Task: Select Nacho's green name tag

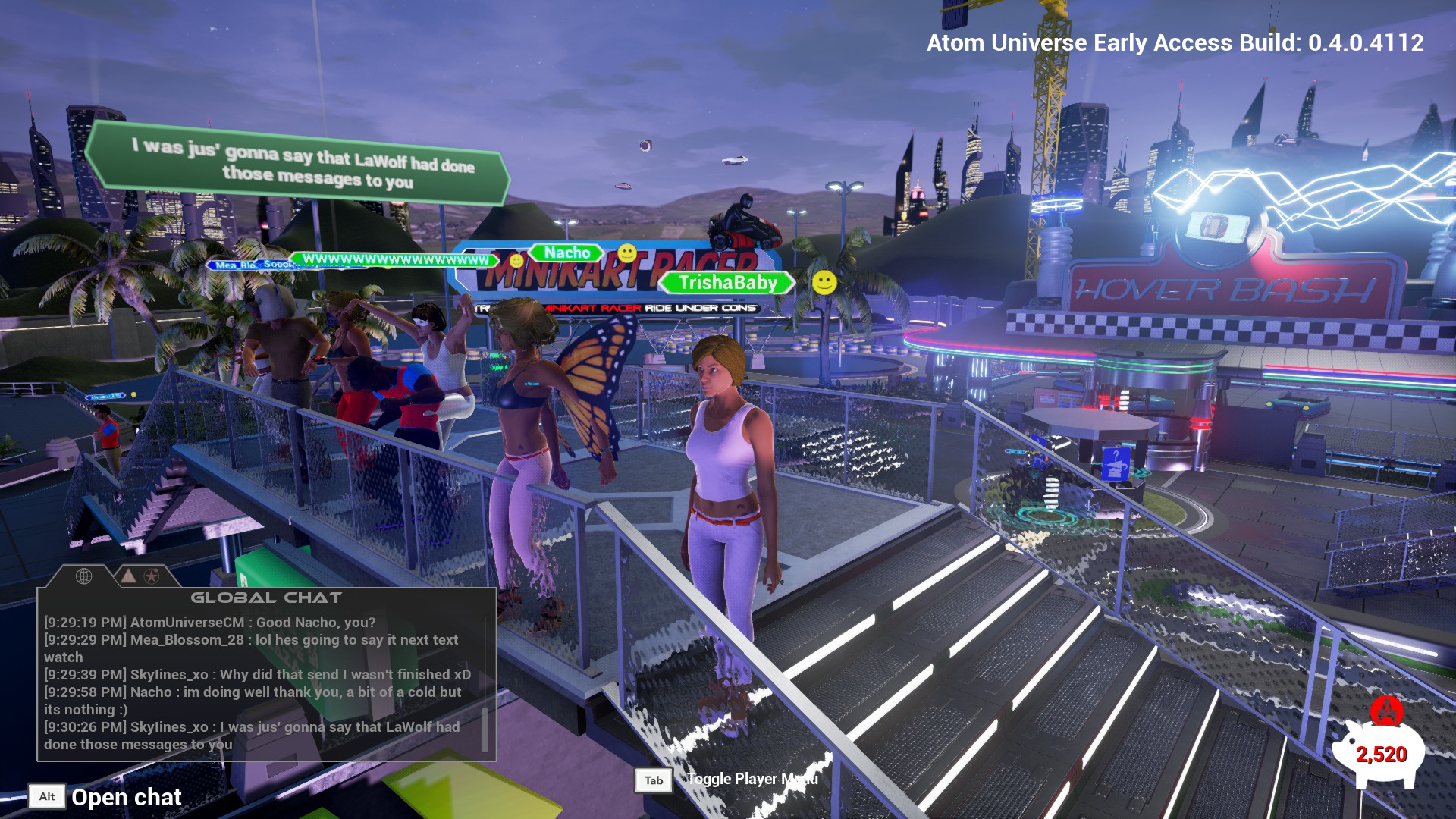Action: point(566,253)
